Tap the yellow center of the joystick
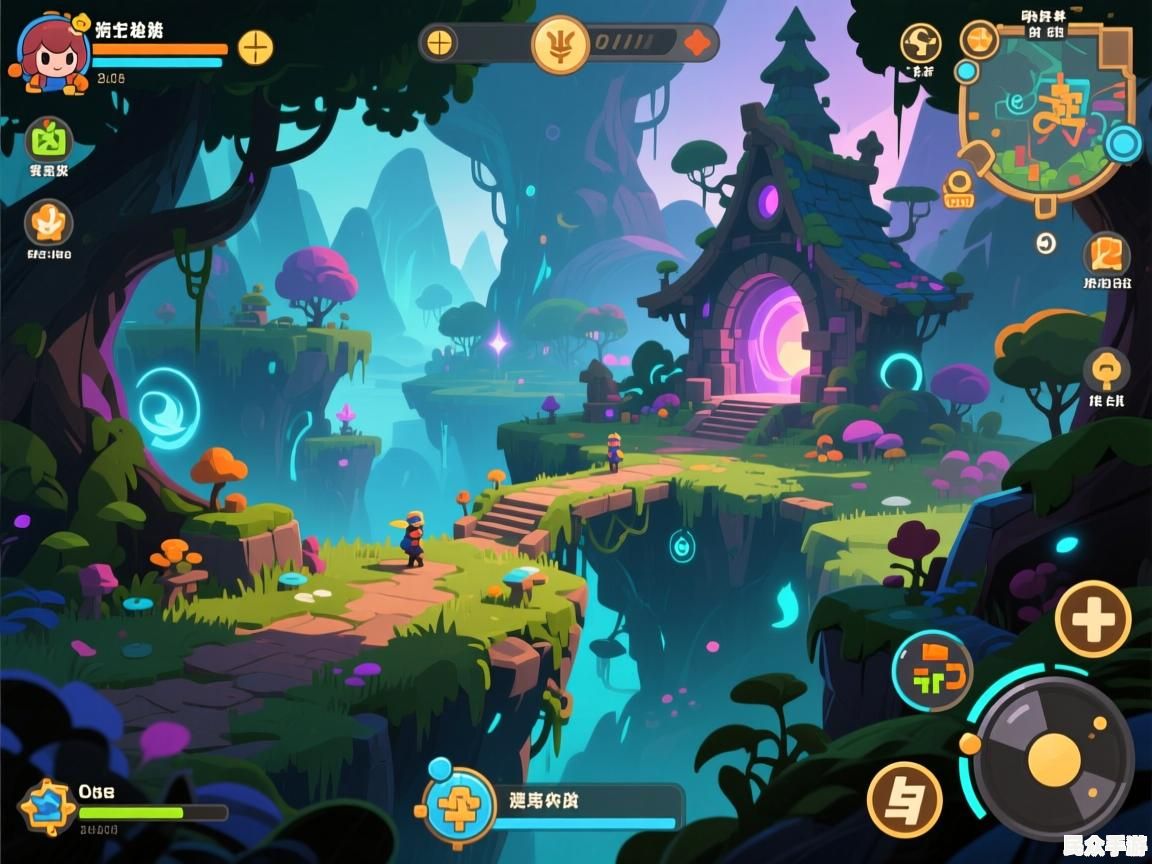Viewport: 1152px width, 864px height. click(1054, 757)
